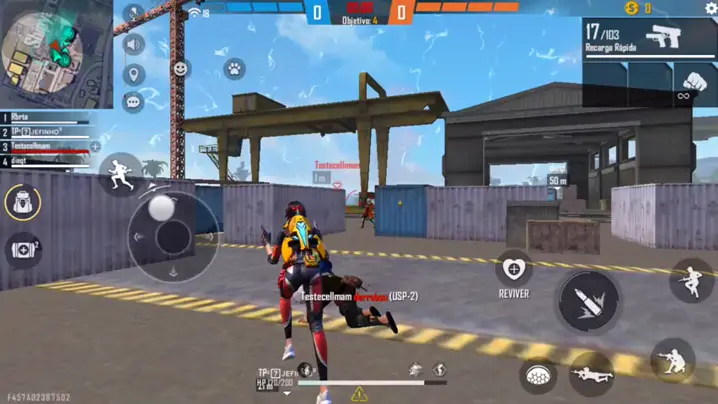Tap the jump button
718x404 pixels.
coord(691,281)
